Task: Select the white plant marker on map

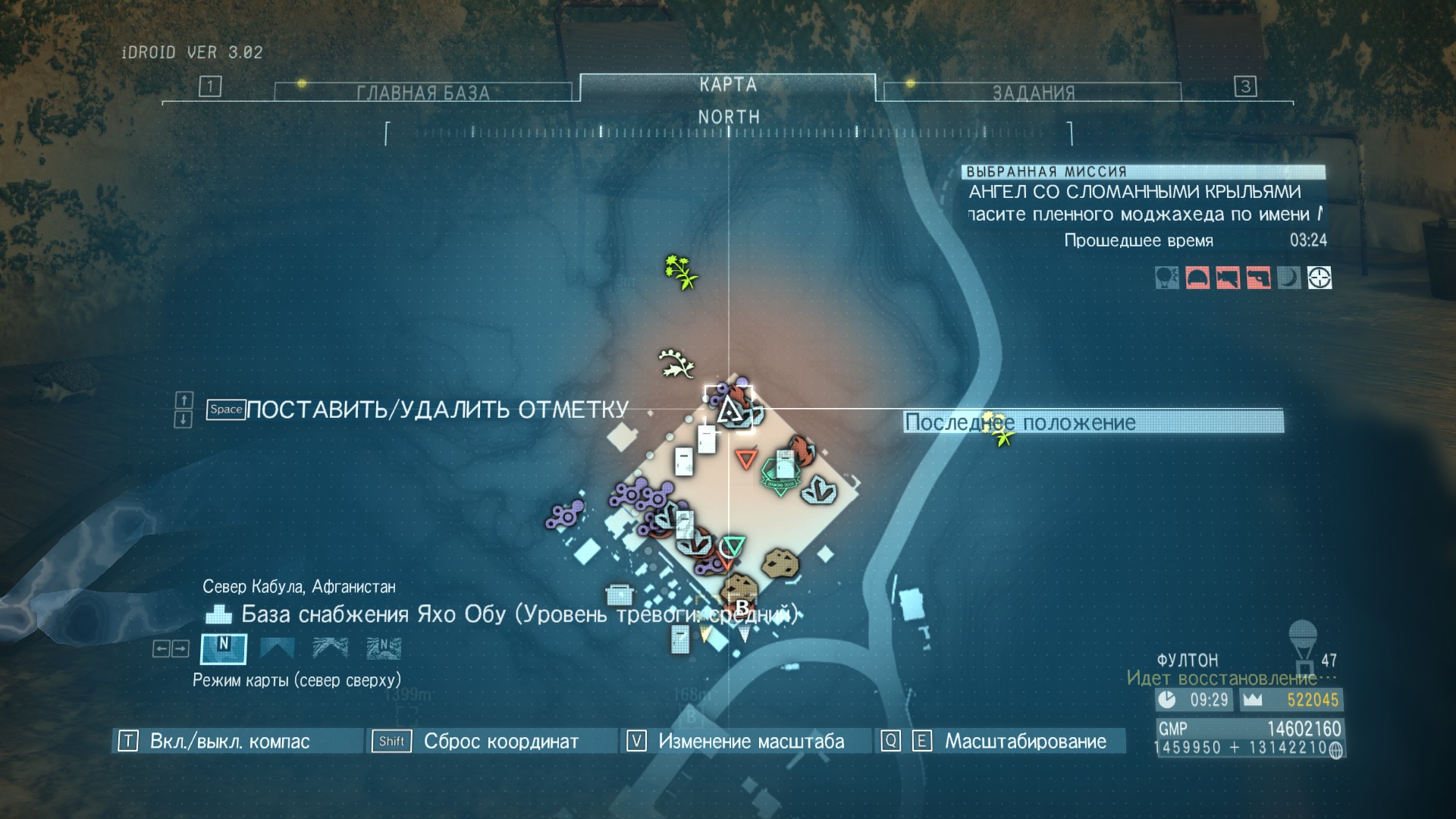Action: [676, 362]
